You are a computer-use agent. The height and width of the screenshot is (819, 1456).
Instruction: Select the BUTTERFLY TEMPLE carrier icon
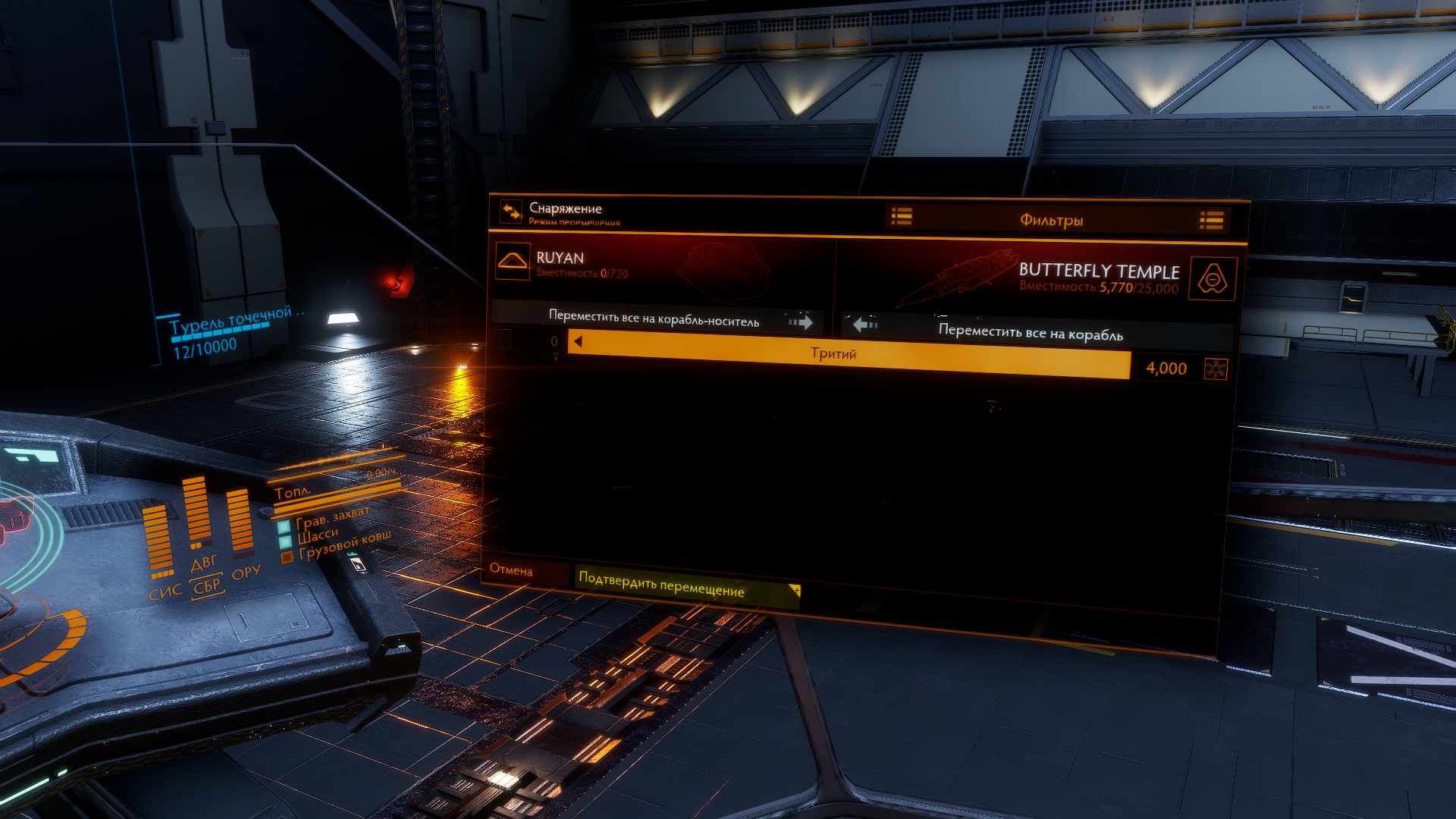coord(1212,279)
